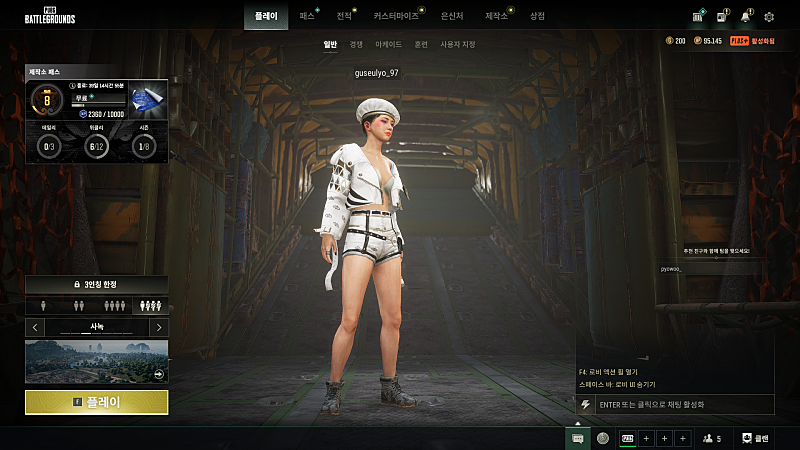Choose the 아케이드 arcade mode
800x450 pixels.
389,45
